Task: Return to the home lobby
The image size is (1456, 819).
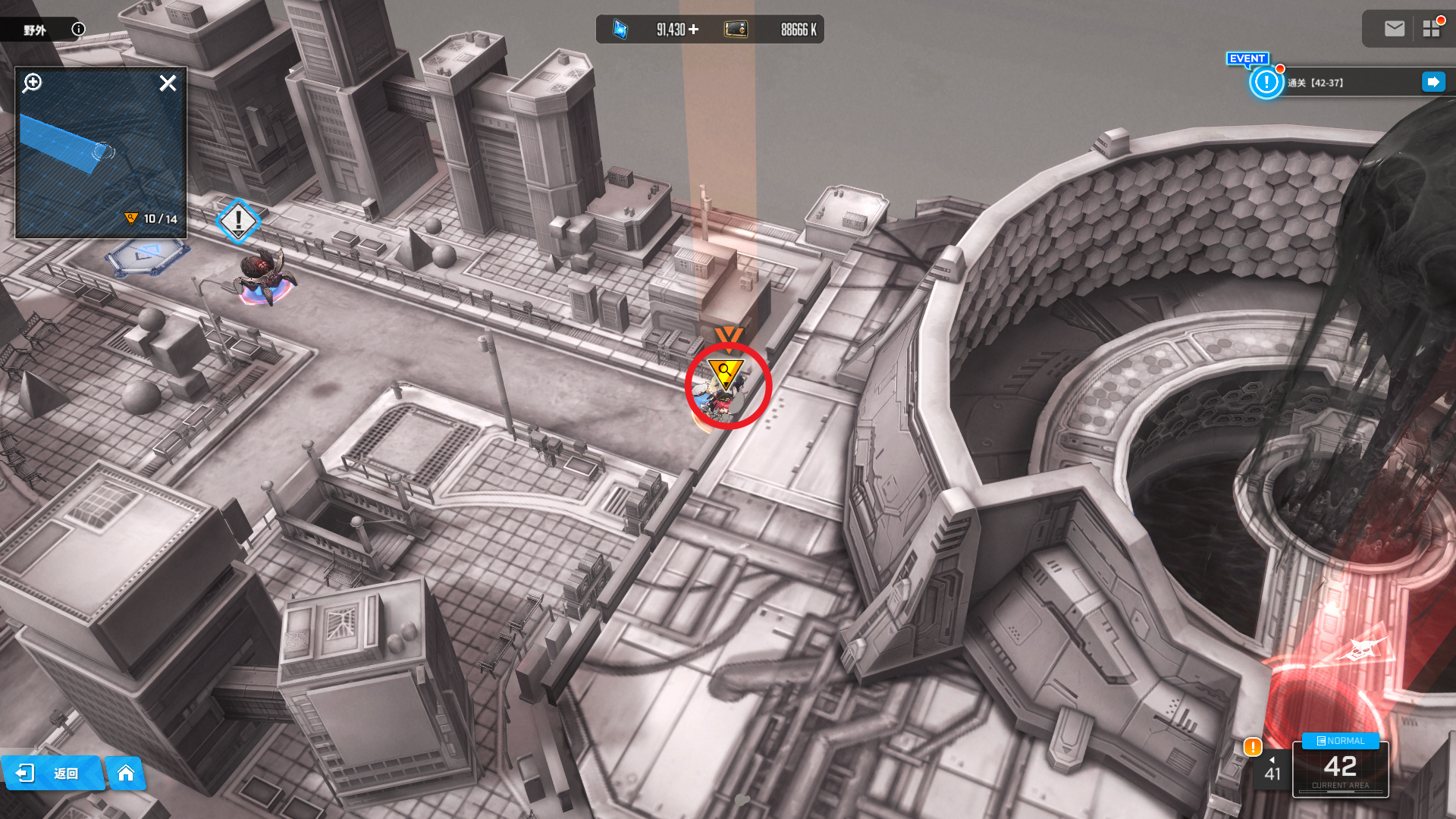Action: click(x=126, y=773)
